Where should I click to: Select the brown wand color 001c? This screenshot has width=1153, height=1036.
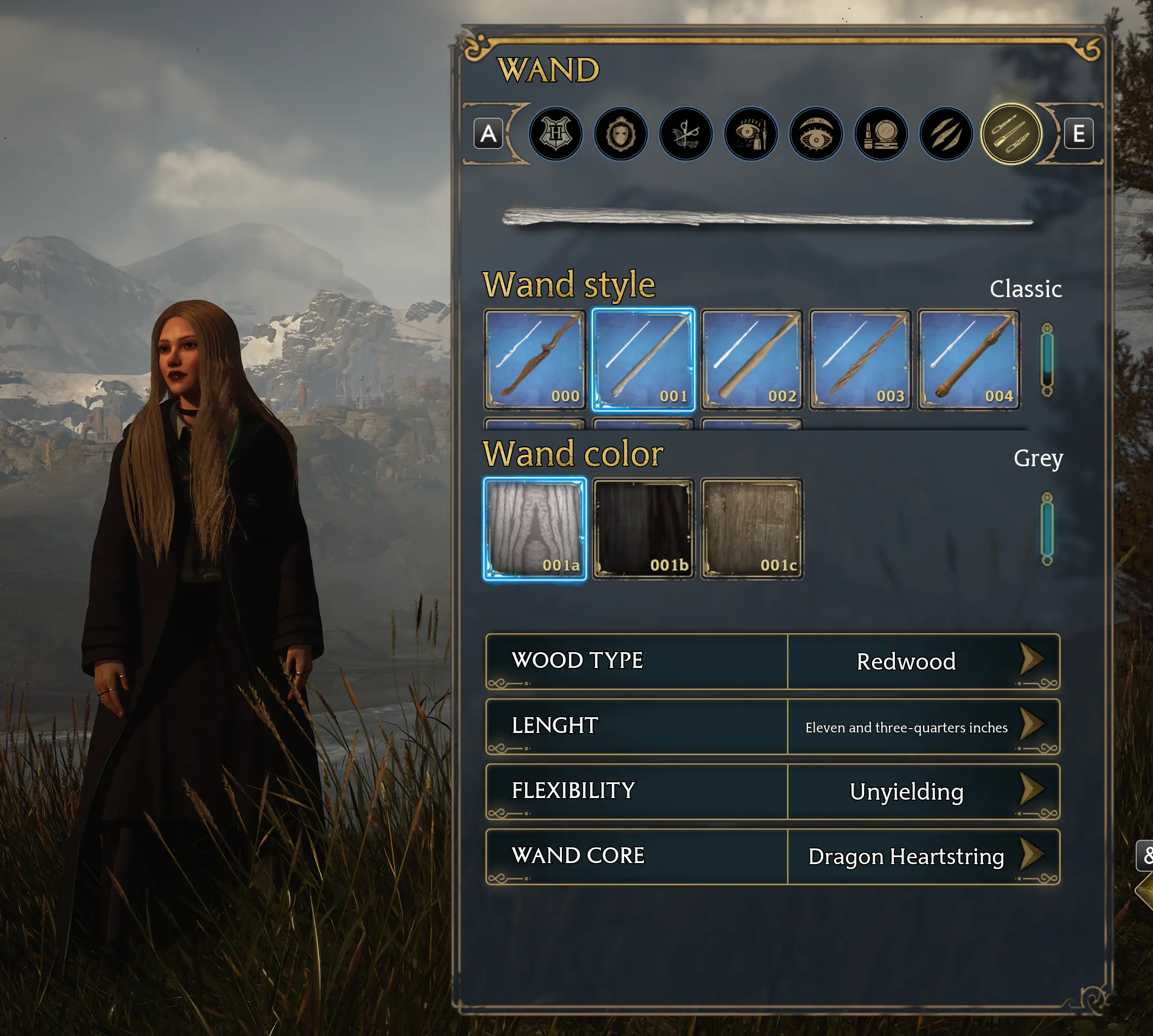click(752, 529)
